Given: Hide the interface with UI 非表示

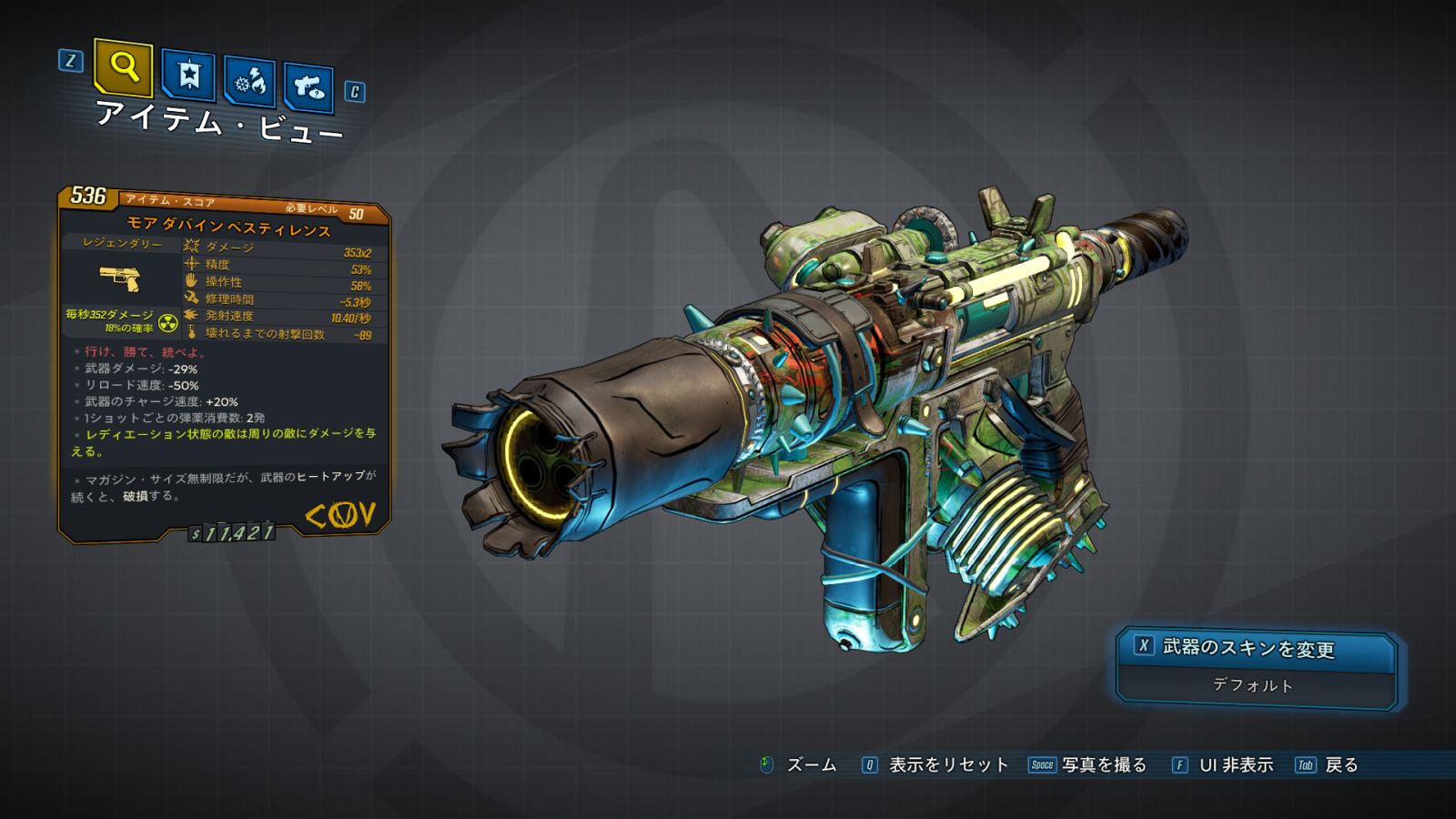Looking at the screenshot, I should [1223, 765].
